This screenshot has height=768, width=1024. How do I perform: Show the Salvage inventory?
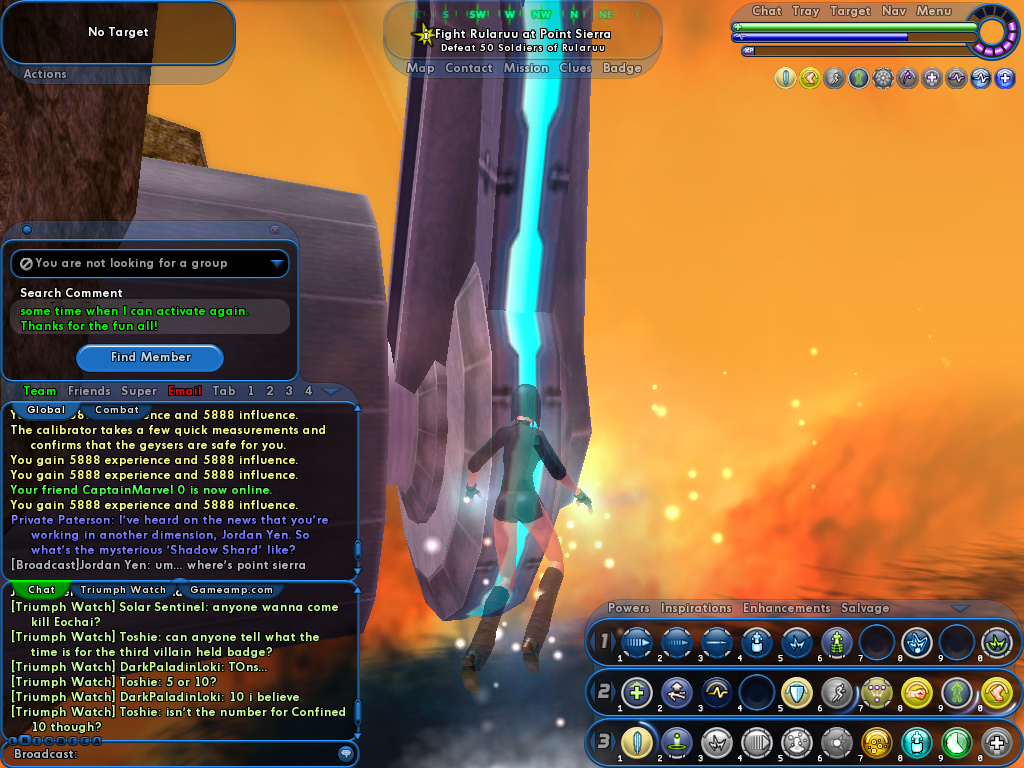(x=865, y=608)
